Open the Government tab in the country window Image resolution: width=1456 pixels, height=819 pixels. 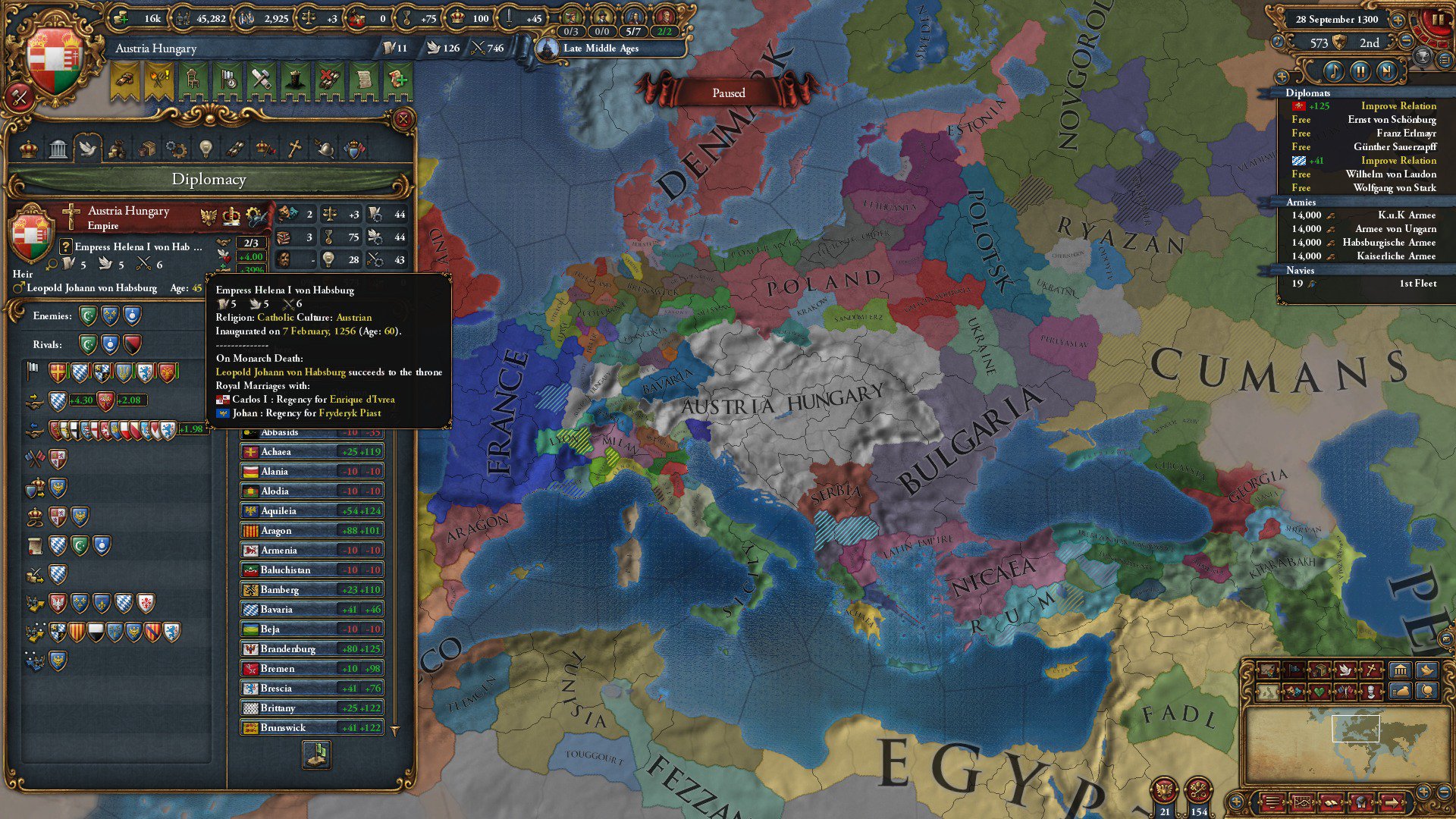click(x=58, y=148)
